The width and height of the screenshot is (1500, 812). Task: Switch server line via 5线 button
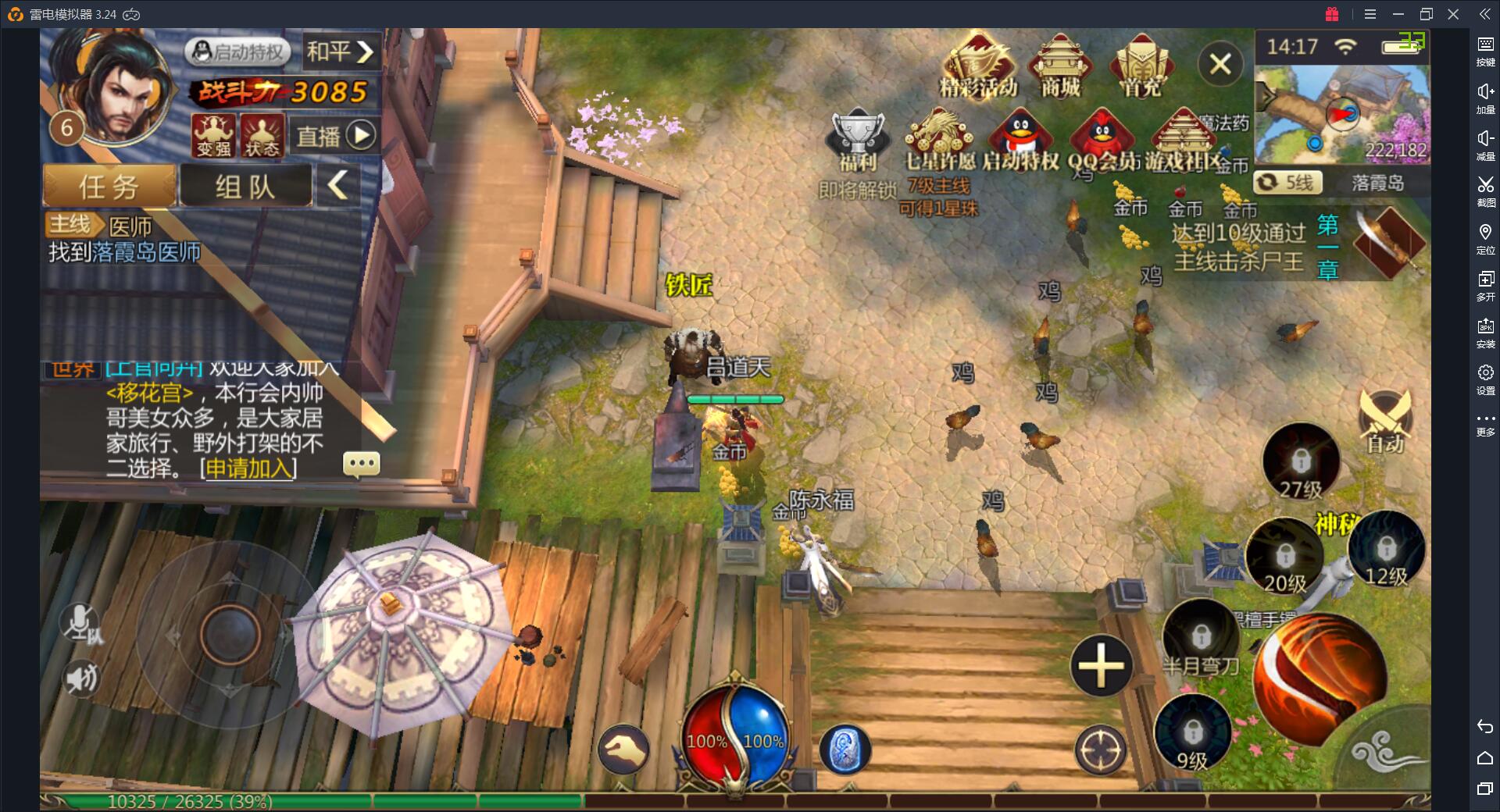(x=1287, y=183)
